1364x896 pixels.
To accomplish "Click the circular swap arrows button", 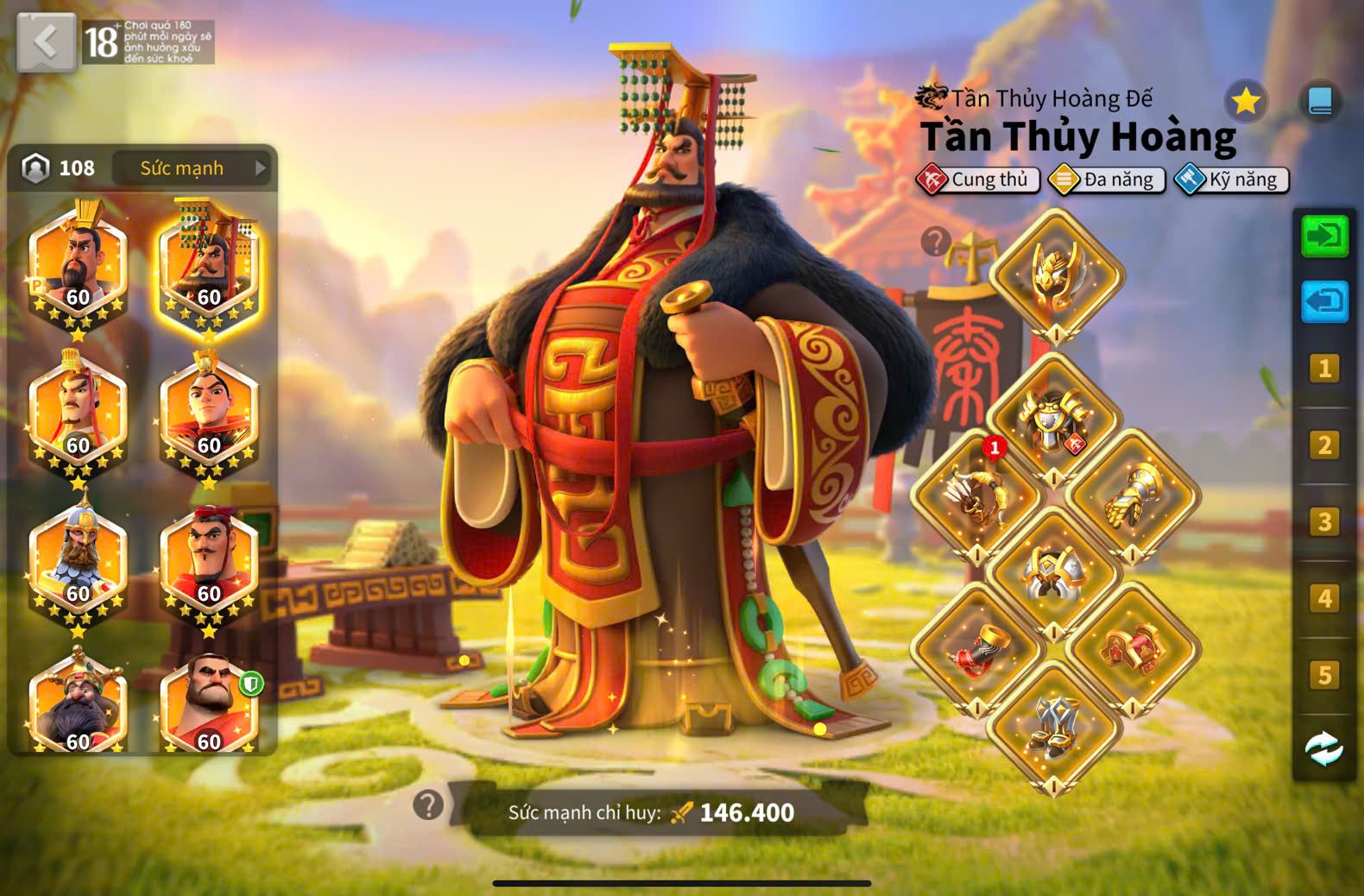I will pyautogui.click(x=1324, y=748).
